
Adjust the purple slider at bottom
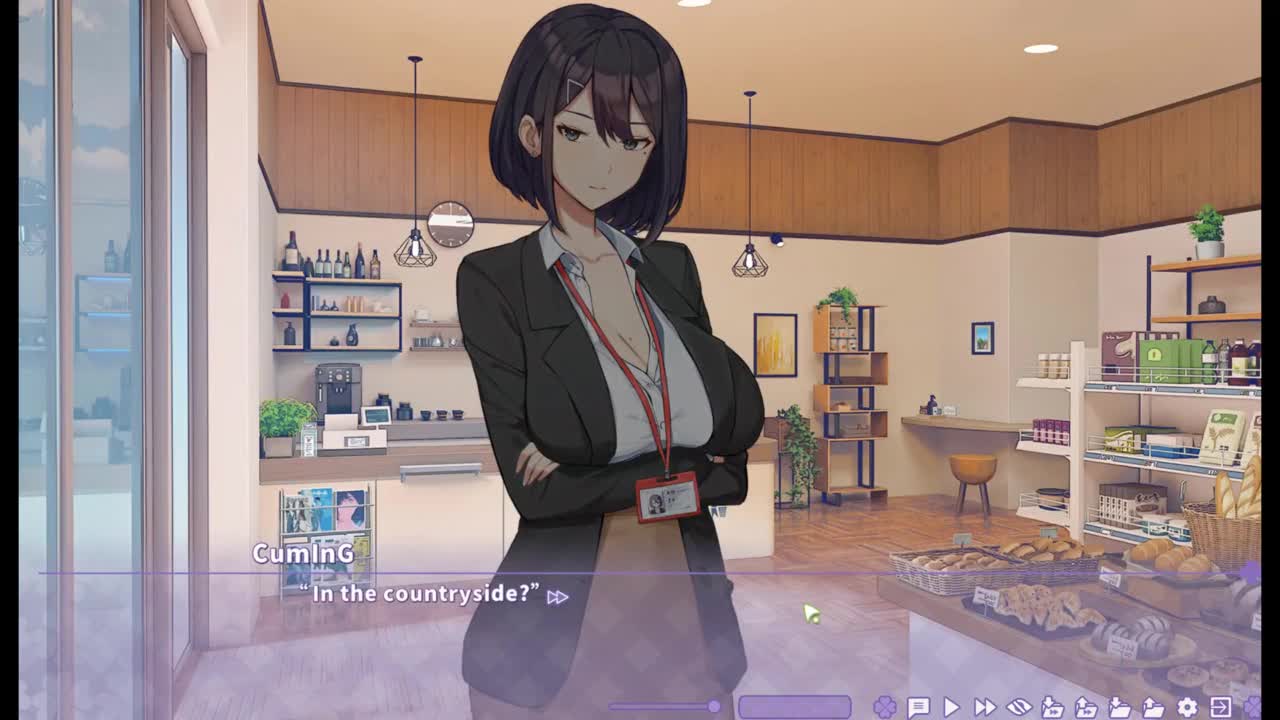[x=714, y=707]
